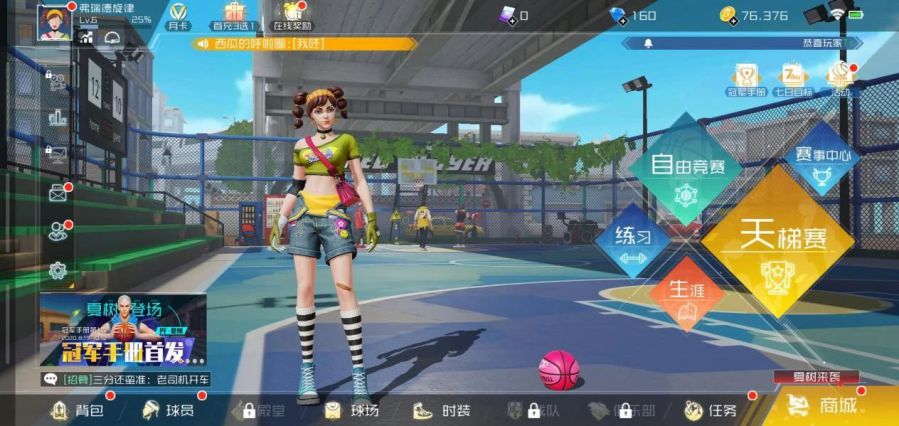The width and height of the screenshot is (899, 426).
Task: Open the 首充 first-recharge gift box
Action: pyautogui.click(x=235, y=16)
